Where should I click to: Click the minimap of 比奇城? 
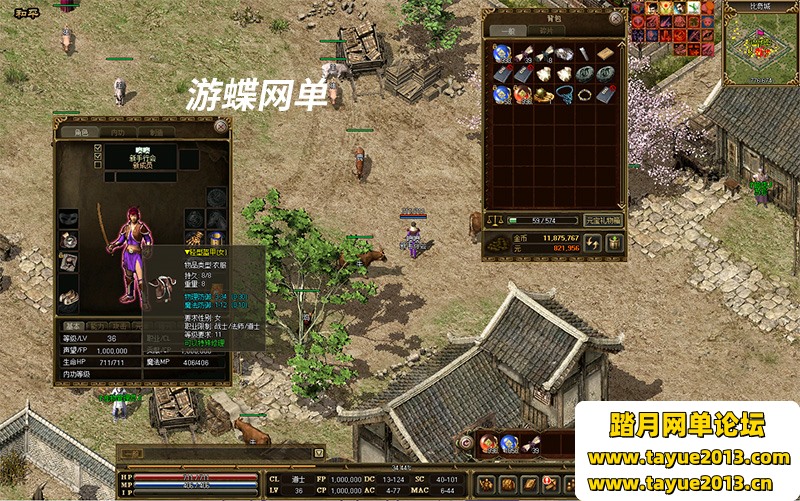[x=760, y=50]
